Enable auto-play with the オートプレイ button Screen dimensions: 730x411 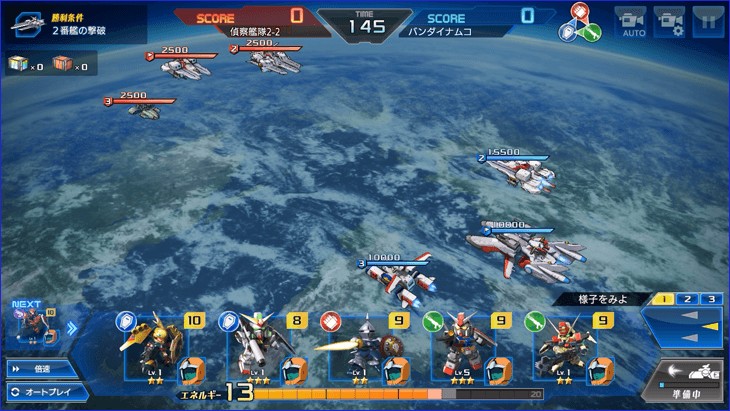pos(40,390)
